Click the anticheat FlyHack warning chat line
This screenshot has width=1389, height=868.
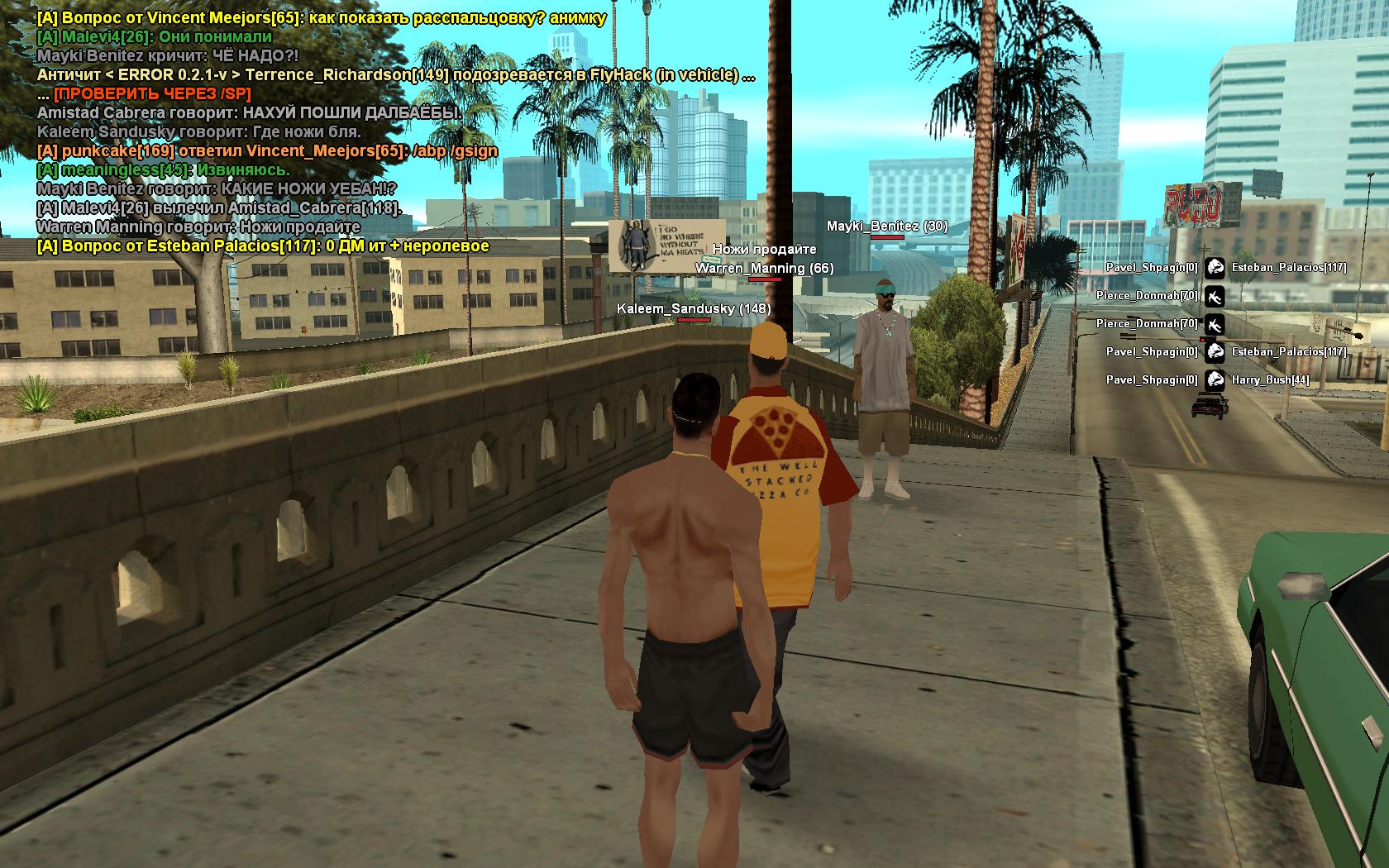pyautogui.click(x=395, y=74)
